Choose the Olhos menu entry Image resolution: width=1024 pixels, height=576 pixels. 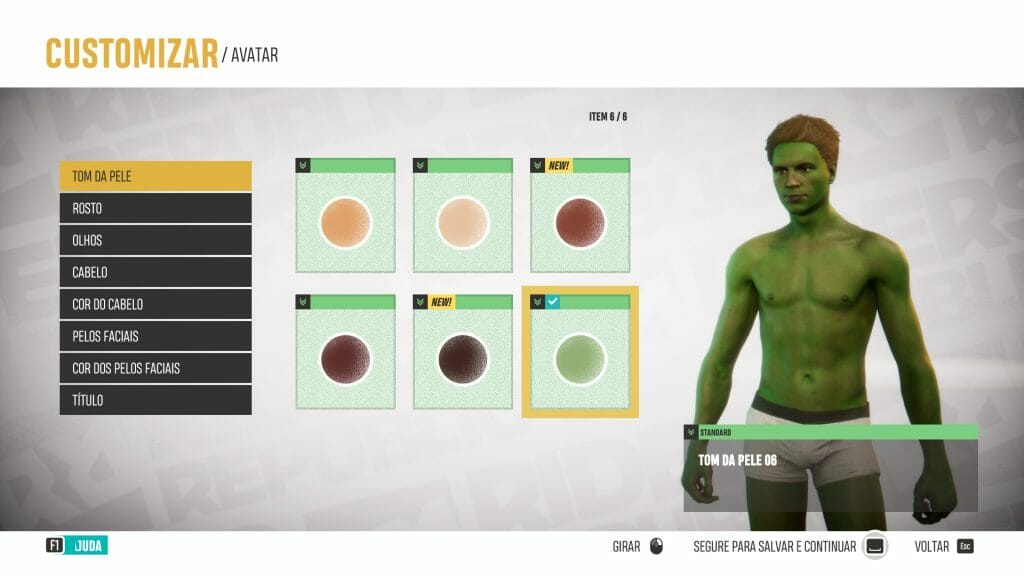click(155, 241)
